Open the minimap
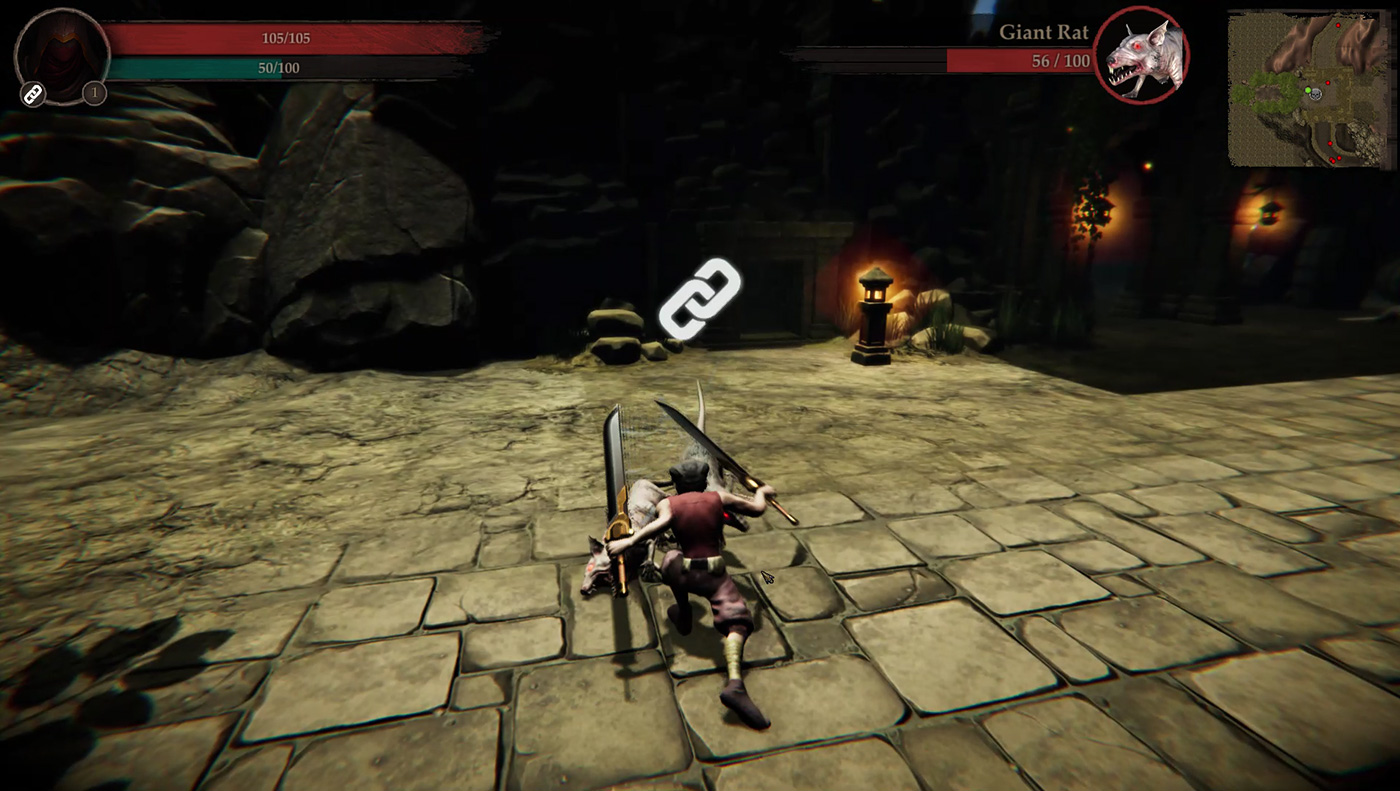 pos(1310,89)
